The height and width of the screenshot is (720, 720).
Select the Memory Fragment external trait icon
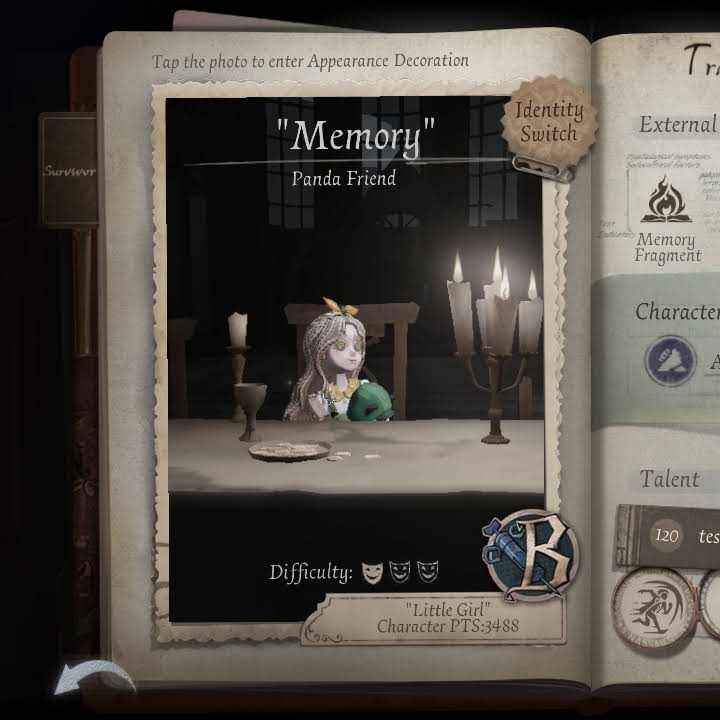666,201
